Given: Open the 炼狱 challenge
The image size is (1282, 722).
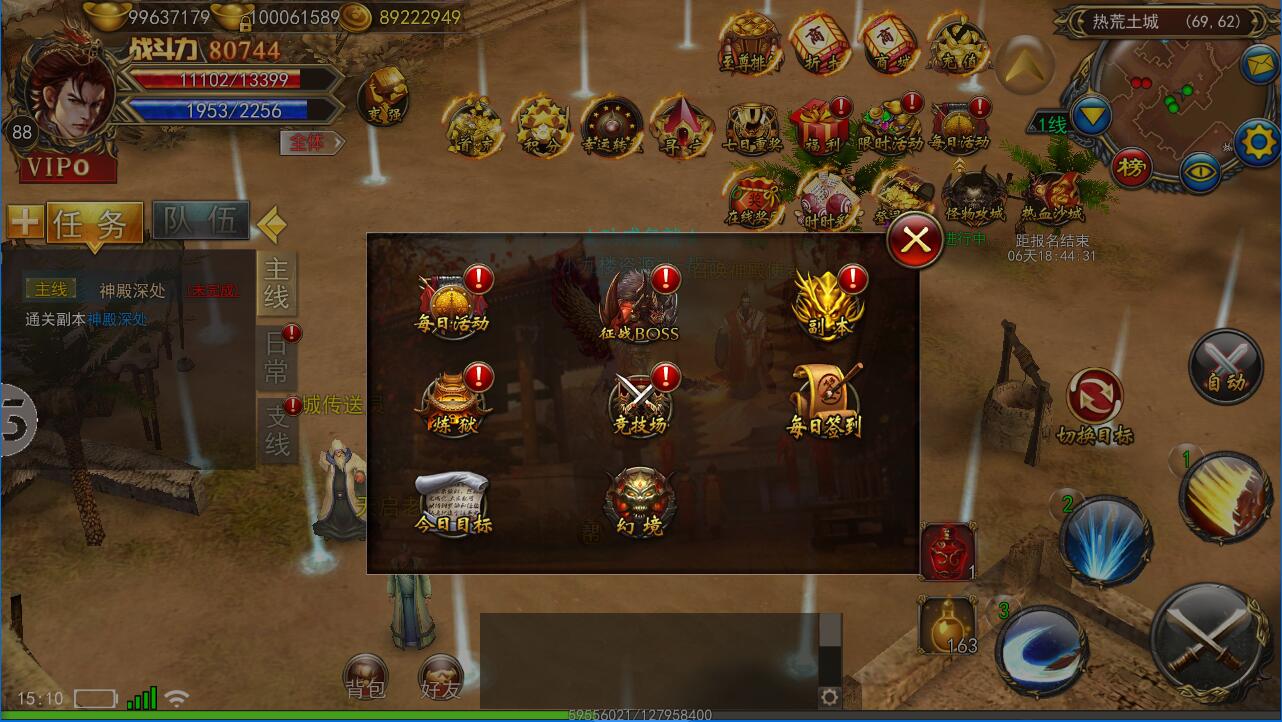Looking at the screenshot, I should tap(453, 402).
